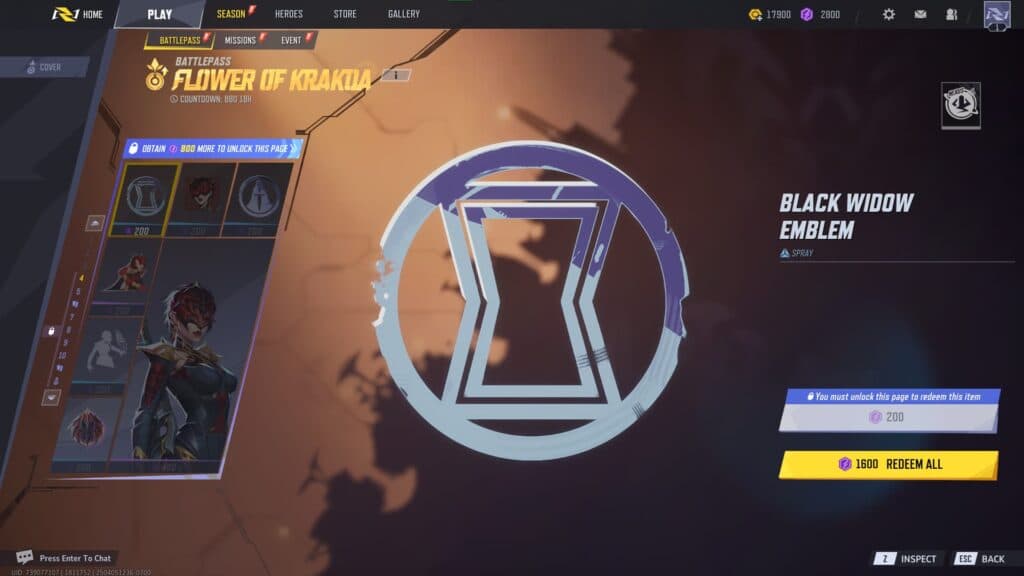The image size is (1024, 576).
Task: Open the Heroes menu
Action: [x=288, y=14]
